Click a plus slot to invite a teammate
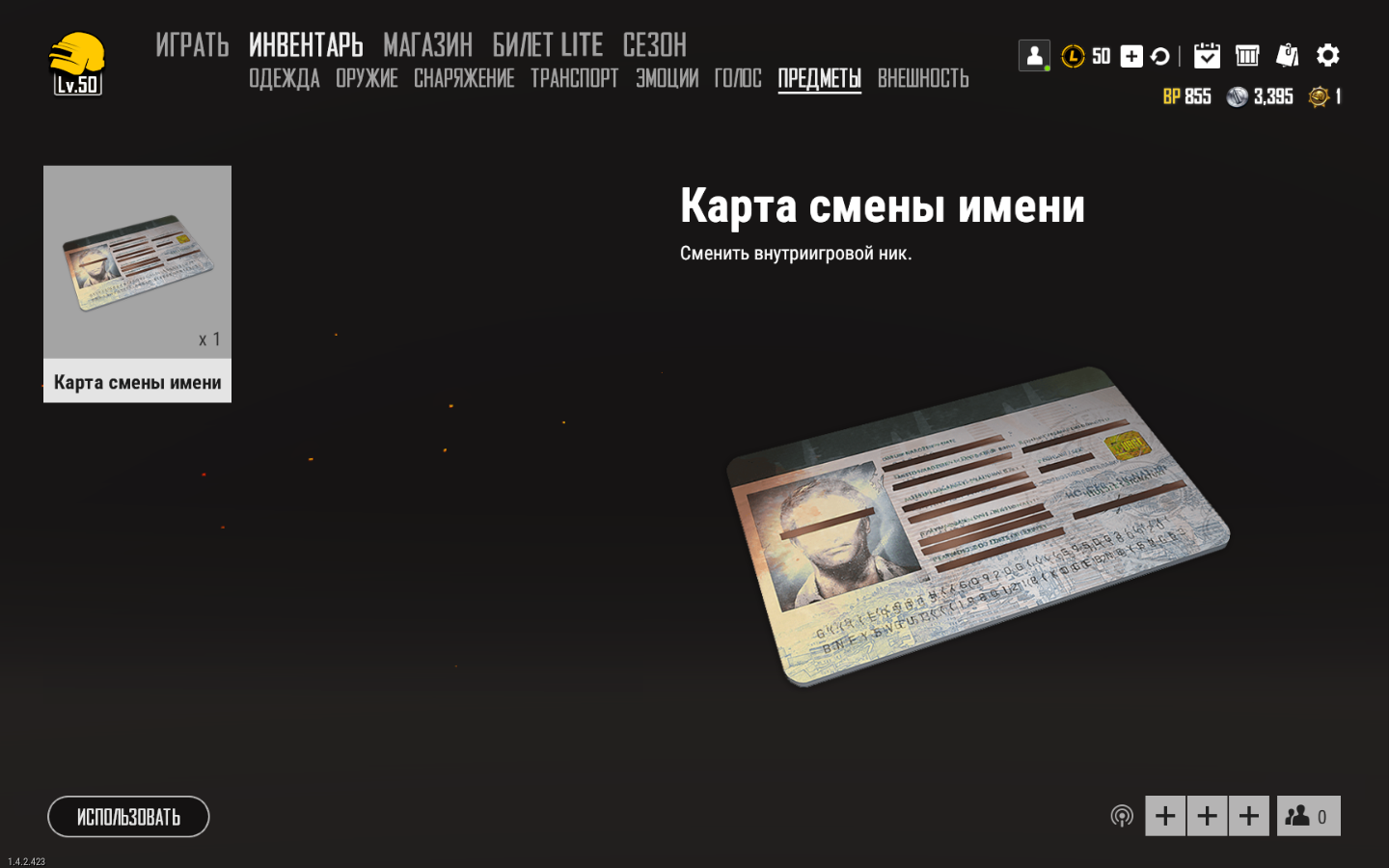This screenshot has height=868, width=1389. 1165,815
